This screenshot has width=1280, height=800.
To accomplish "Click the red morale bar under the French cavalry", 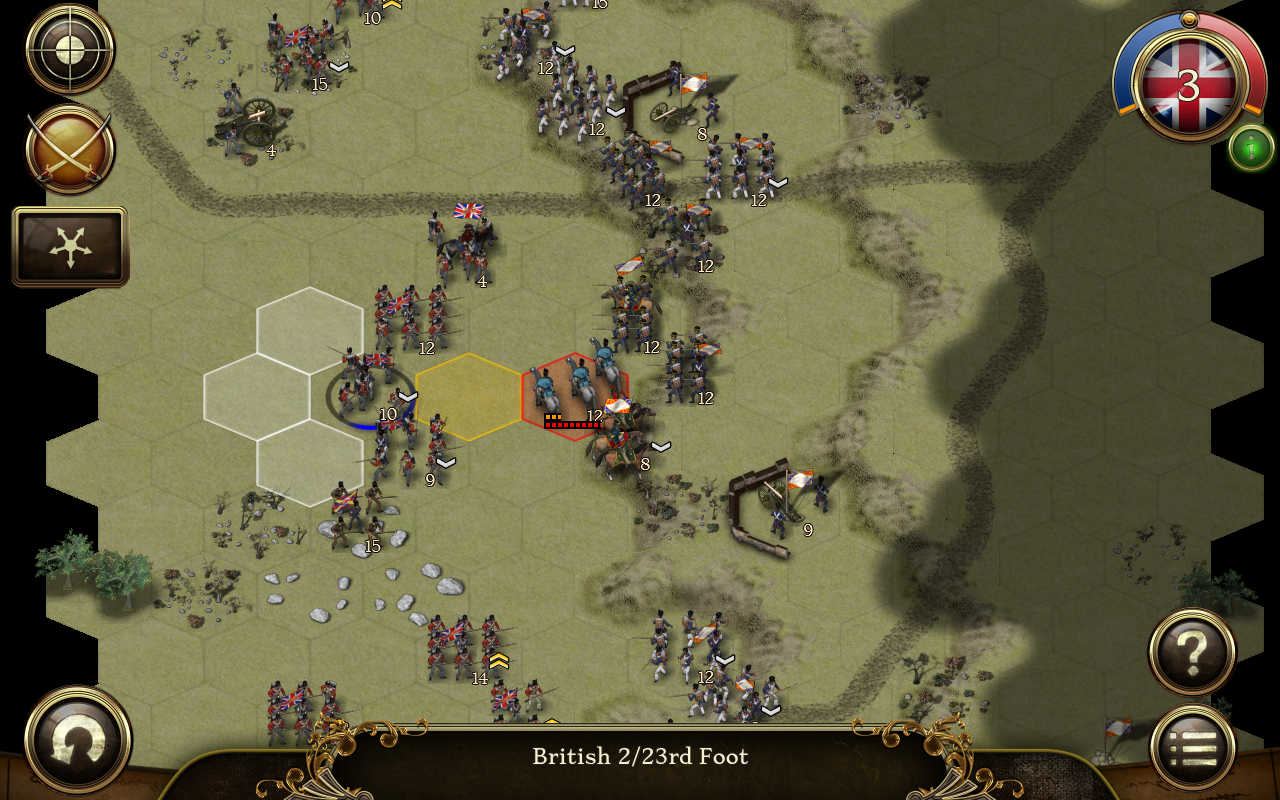I will (x=572, y=424).
